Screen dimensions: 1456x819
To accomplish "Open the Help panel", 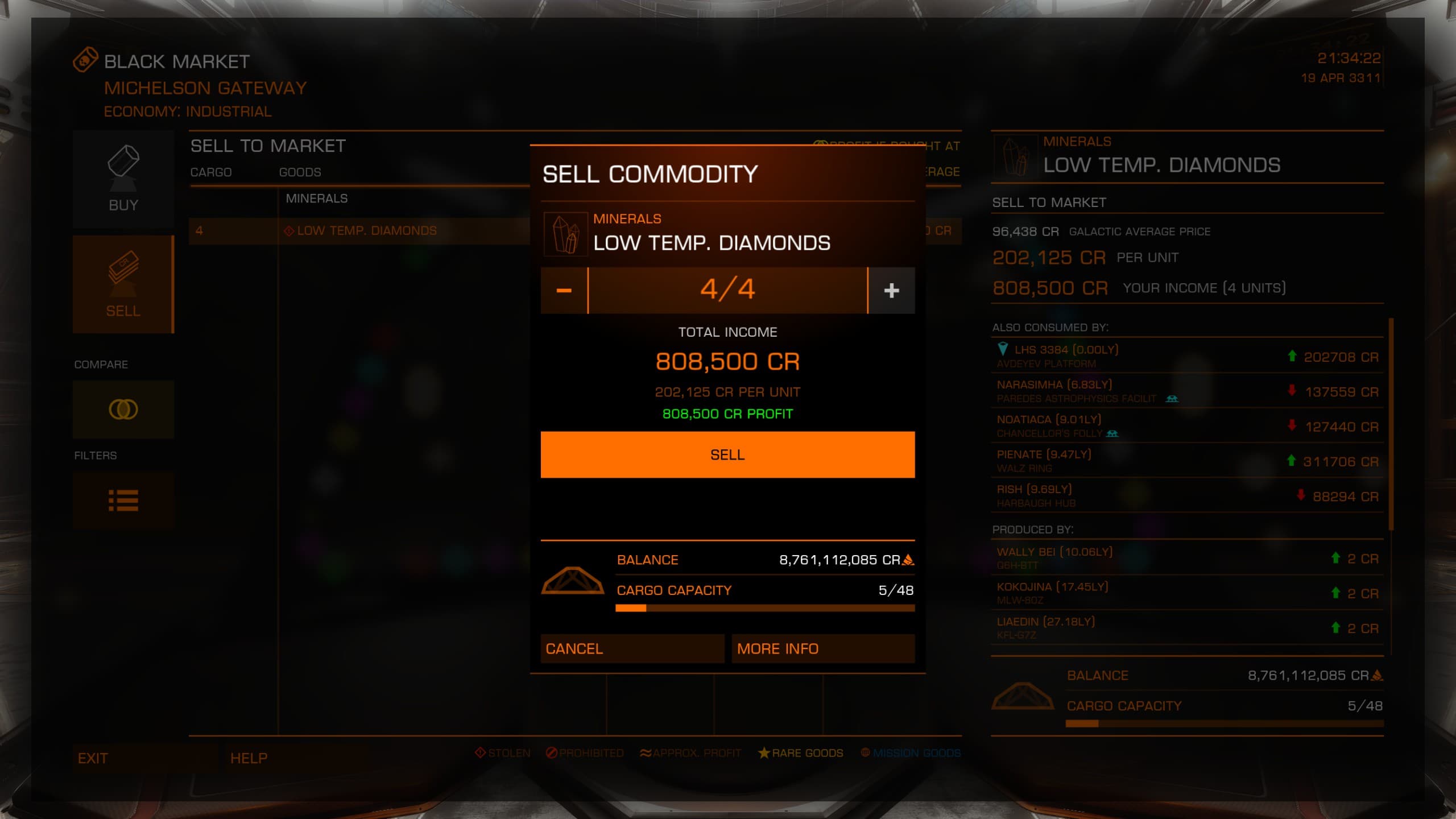I will 296,758.
